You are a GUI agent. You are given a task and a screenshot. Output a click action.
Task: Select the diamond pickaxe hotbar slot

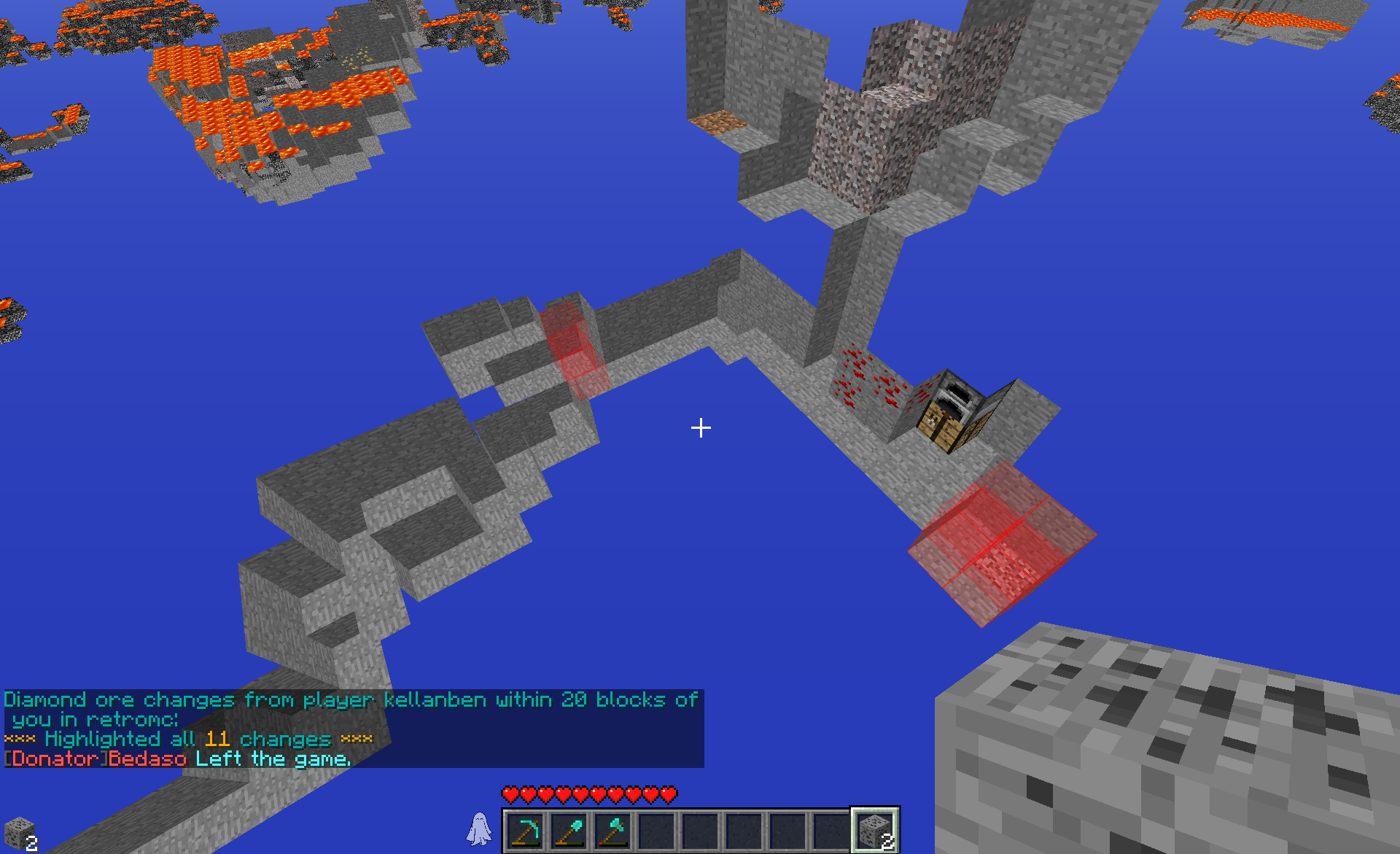click(526, 830)
